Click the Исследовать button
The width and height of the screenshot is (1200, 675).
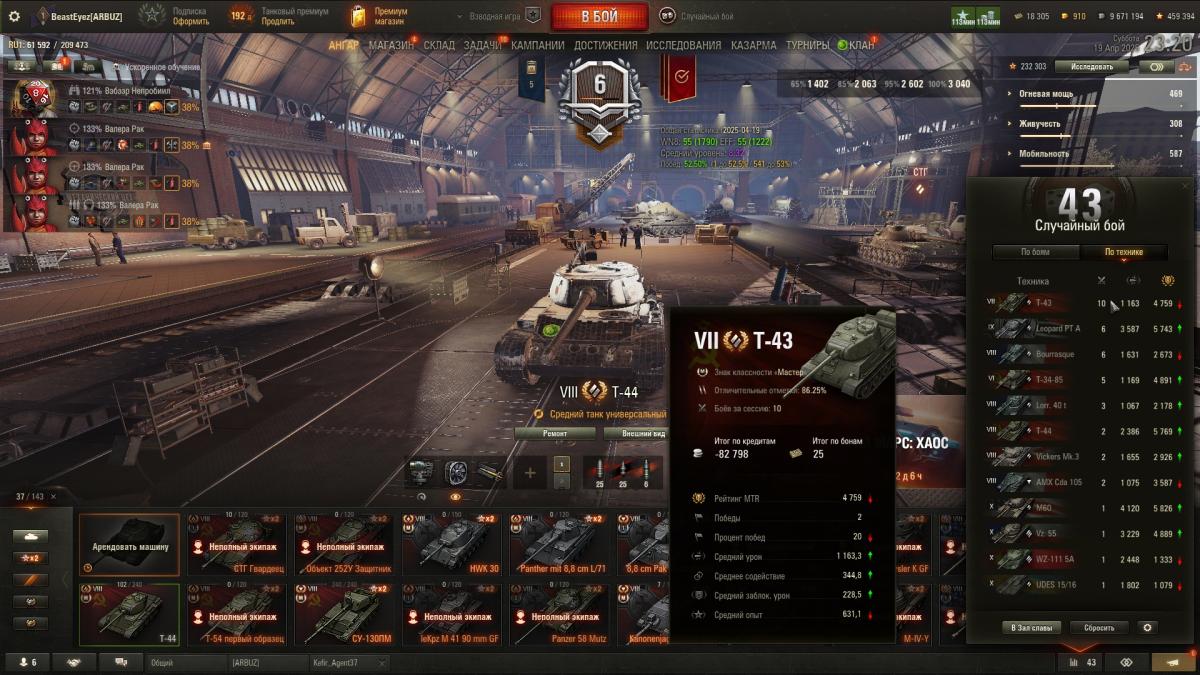[1091, 66]
